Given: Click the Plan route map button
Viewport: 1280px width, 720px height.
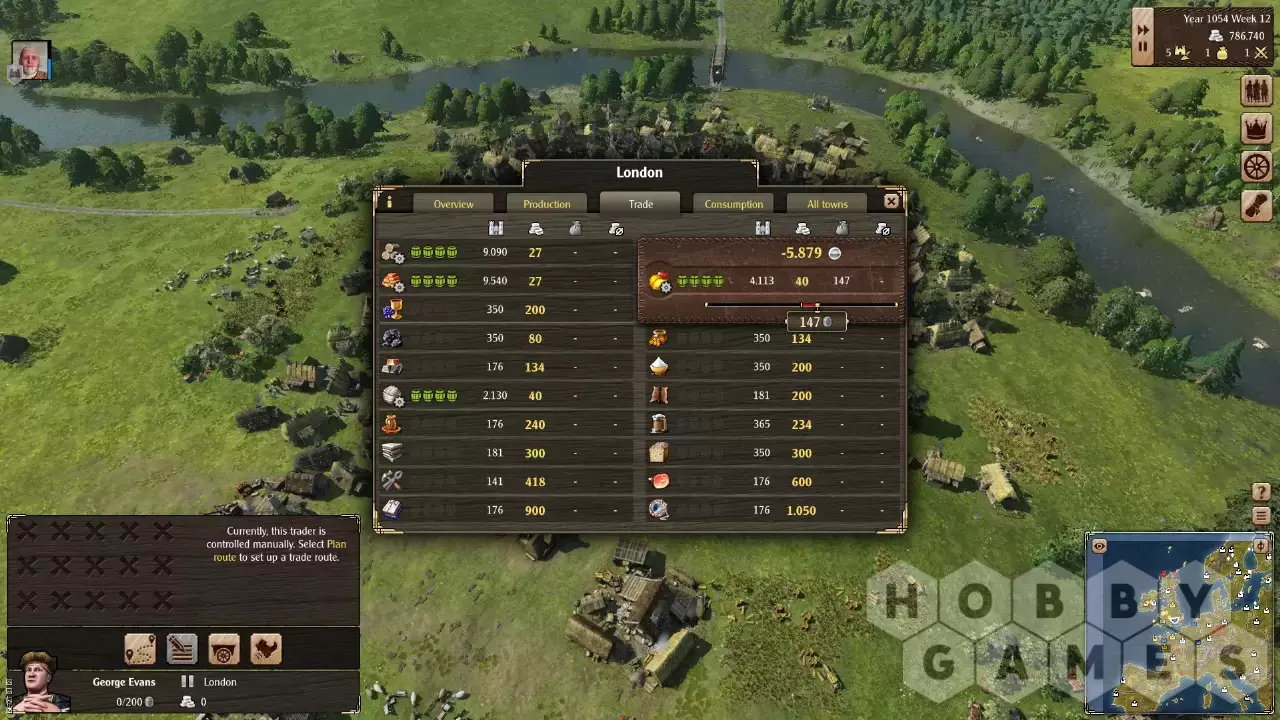Looking at the screenshot, I should [140, 649].
